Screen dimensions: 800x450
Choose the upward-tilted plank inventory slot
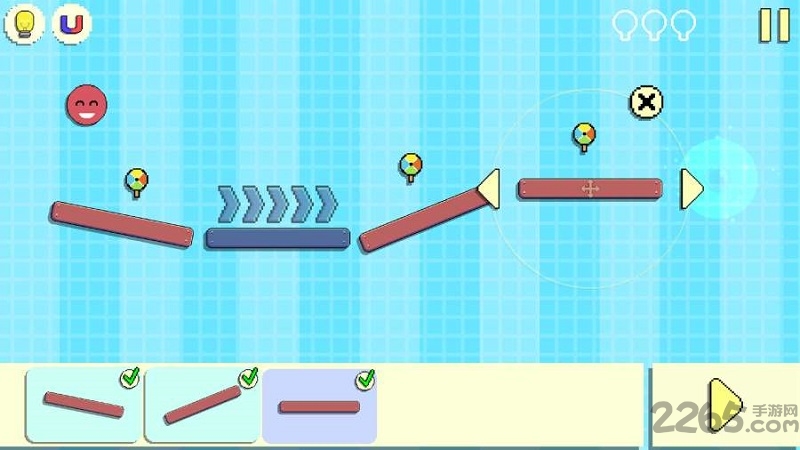(x=203, y=404)
